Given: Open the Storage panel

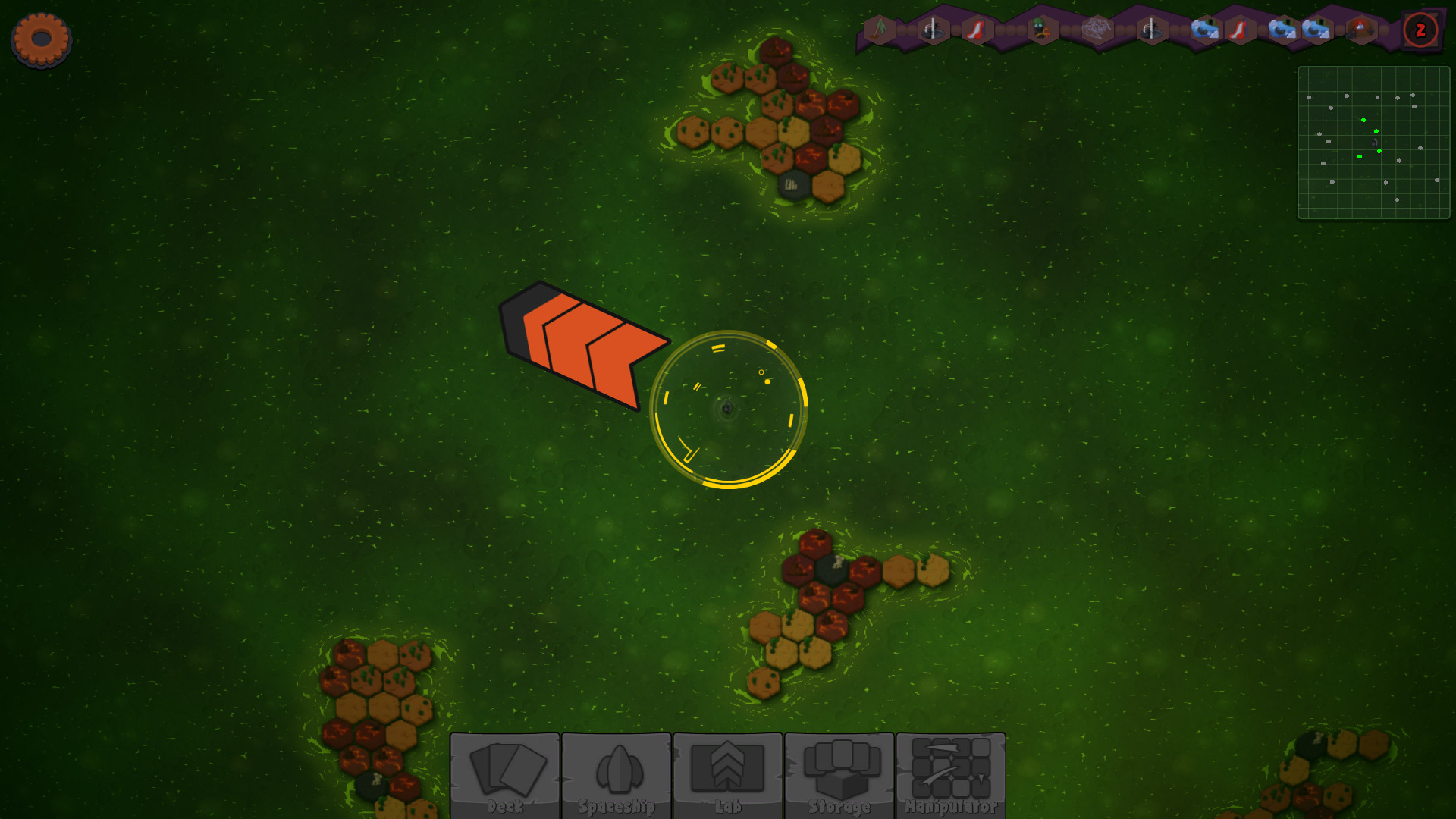Looking at the screenshot, I should tap(839, 775).
